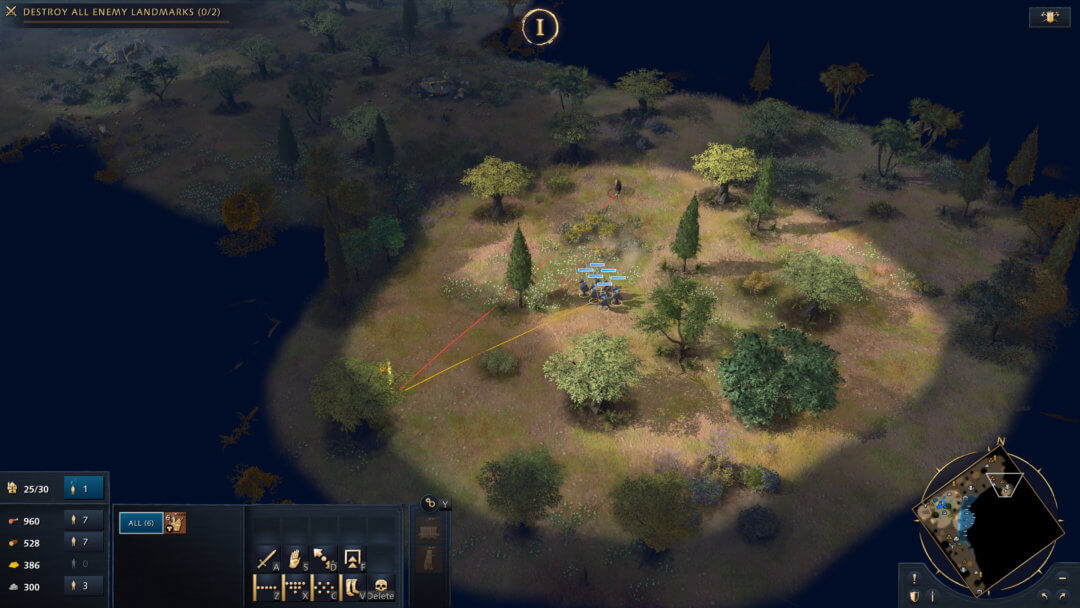Activate the sword attack-move command

pyautogui.click(x=267, y=559)
